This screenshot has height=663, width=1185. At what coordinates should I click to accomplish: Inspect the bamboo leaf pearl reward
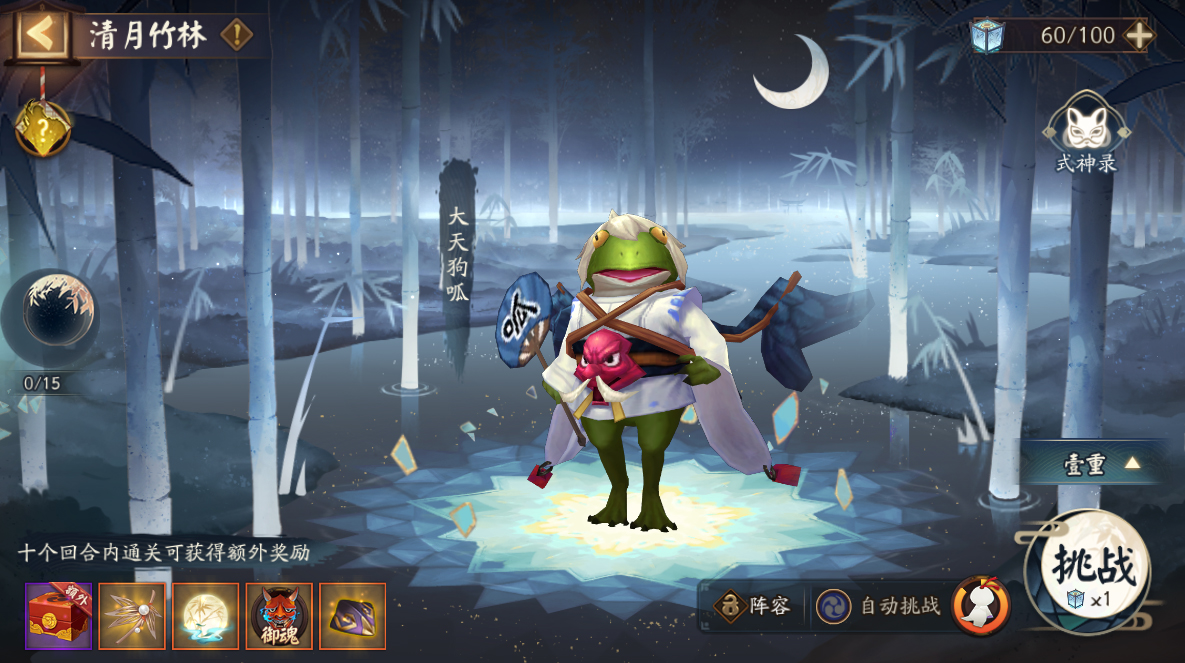132,616
